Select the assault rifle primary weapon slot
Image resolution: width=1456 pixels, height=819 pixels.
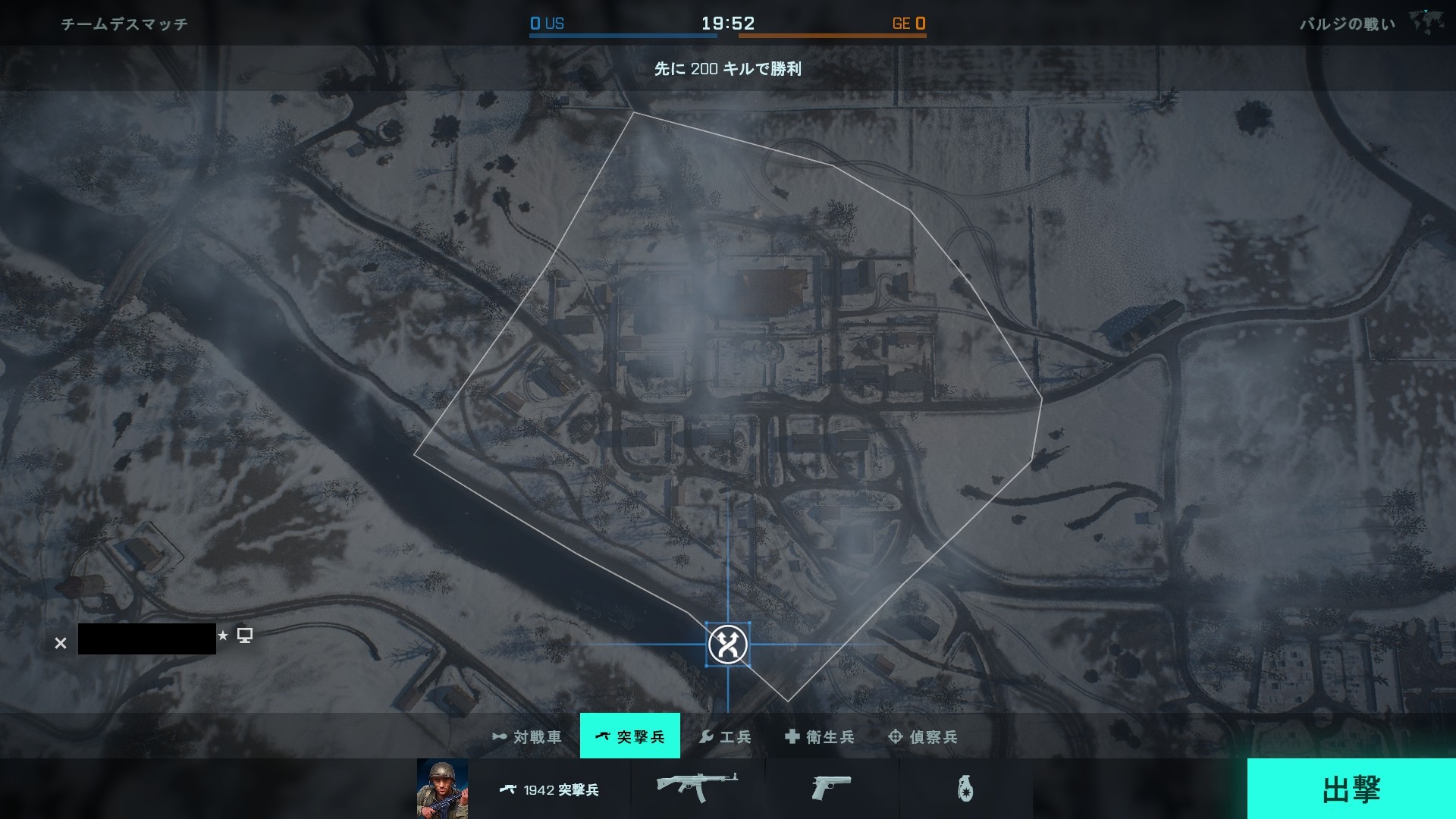coord(697,787)
